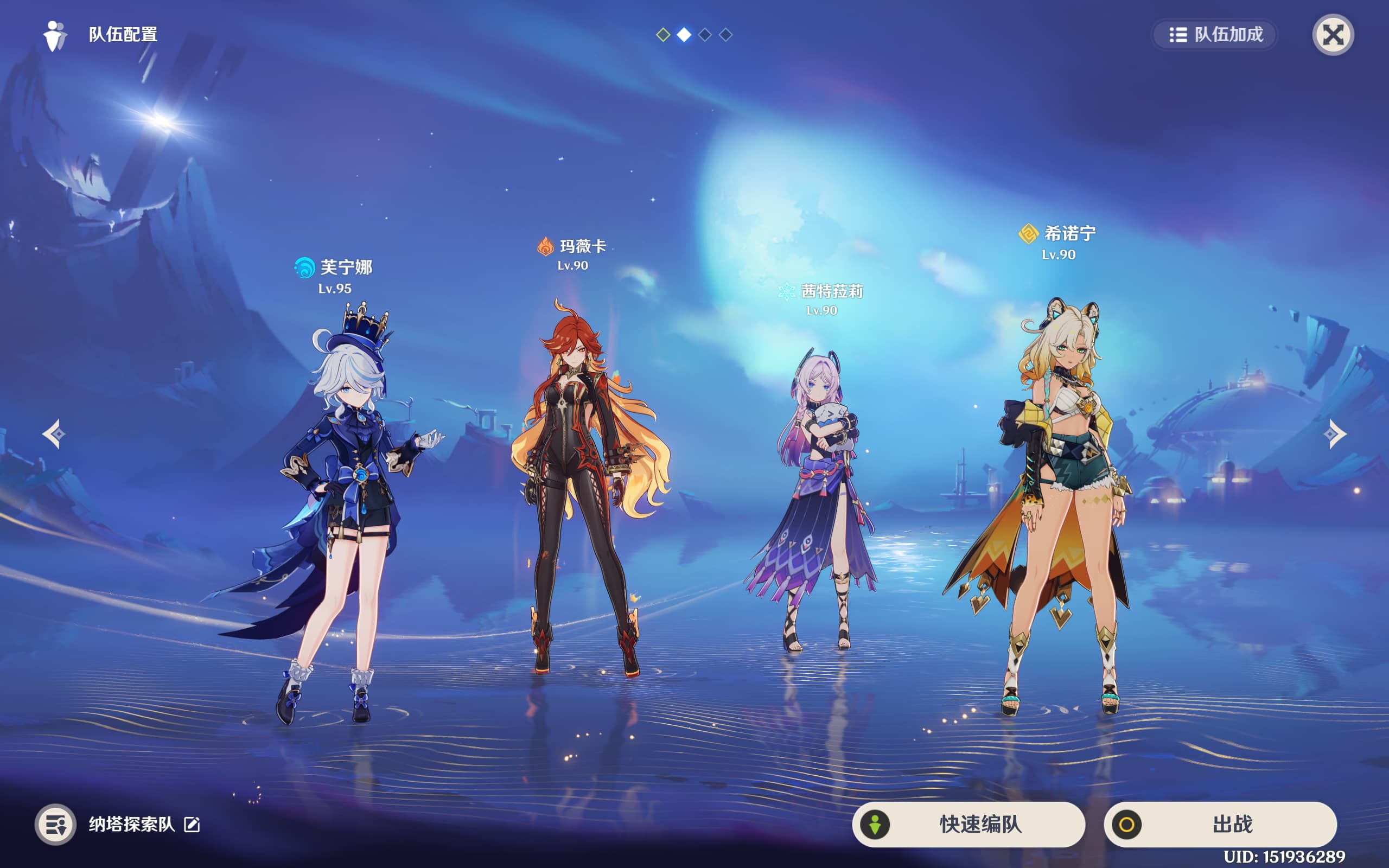This screenshot has width=1389, height=868.
Task: Switch to the next team with right arrow
Action: 1335,434
